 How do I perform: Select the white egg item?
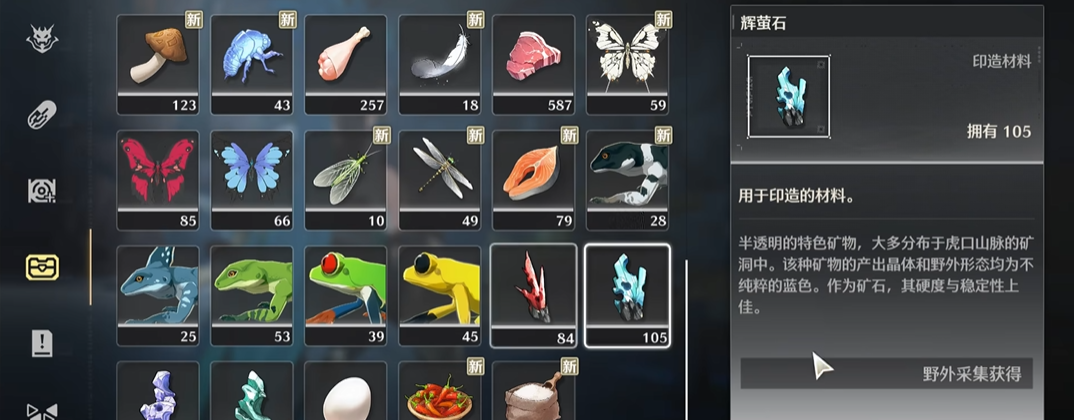coord(346,393)
